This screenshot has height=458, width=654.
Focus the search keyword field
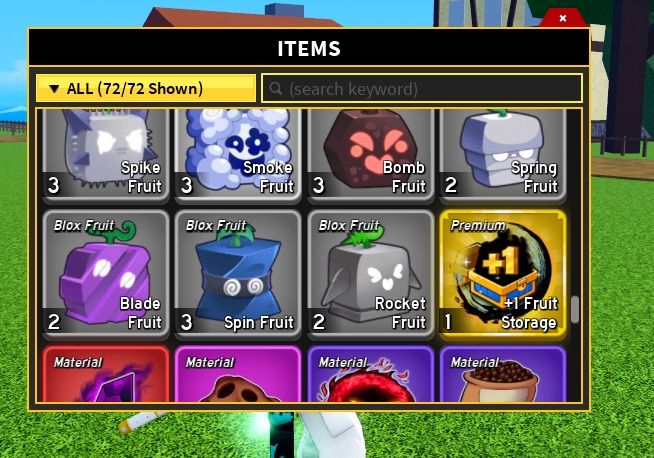[x=422, y=88]
